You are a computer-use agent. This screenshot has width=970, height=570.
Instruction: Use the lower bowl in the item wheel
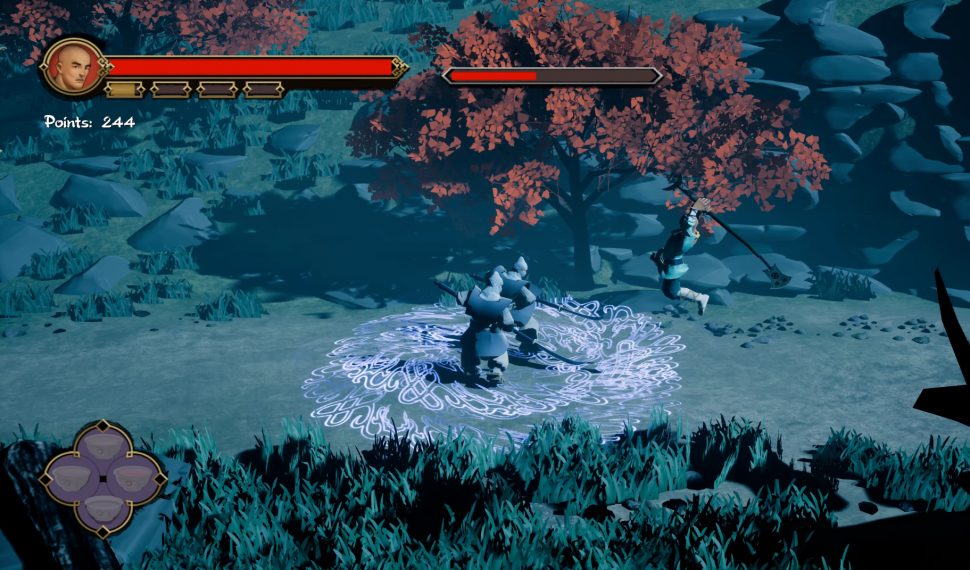102,509
